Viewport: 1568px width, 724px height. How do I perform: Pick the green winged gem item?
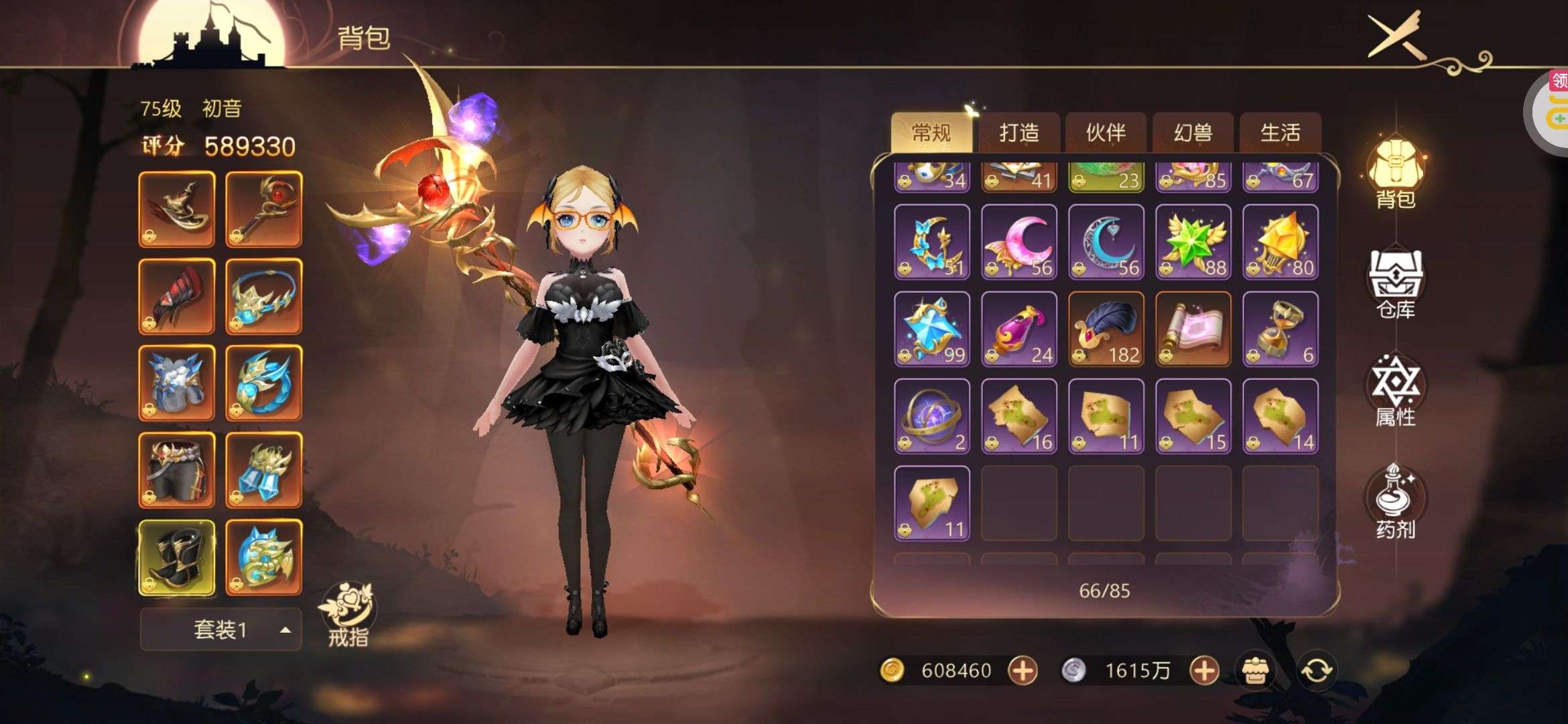pyautogui.click(x=1193, y=242)
